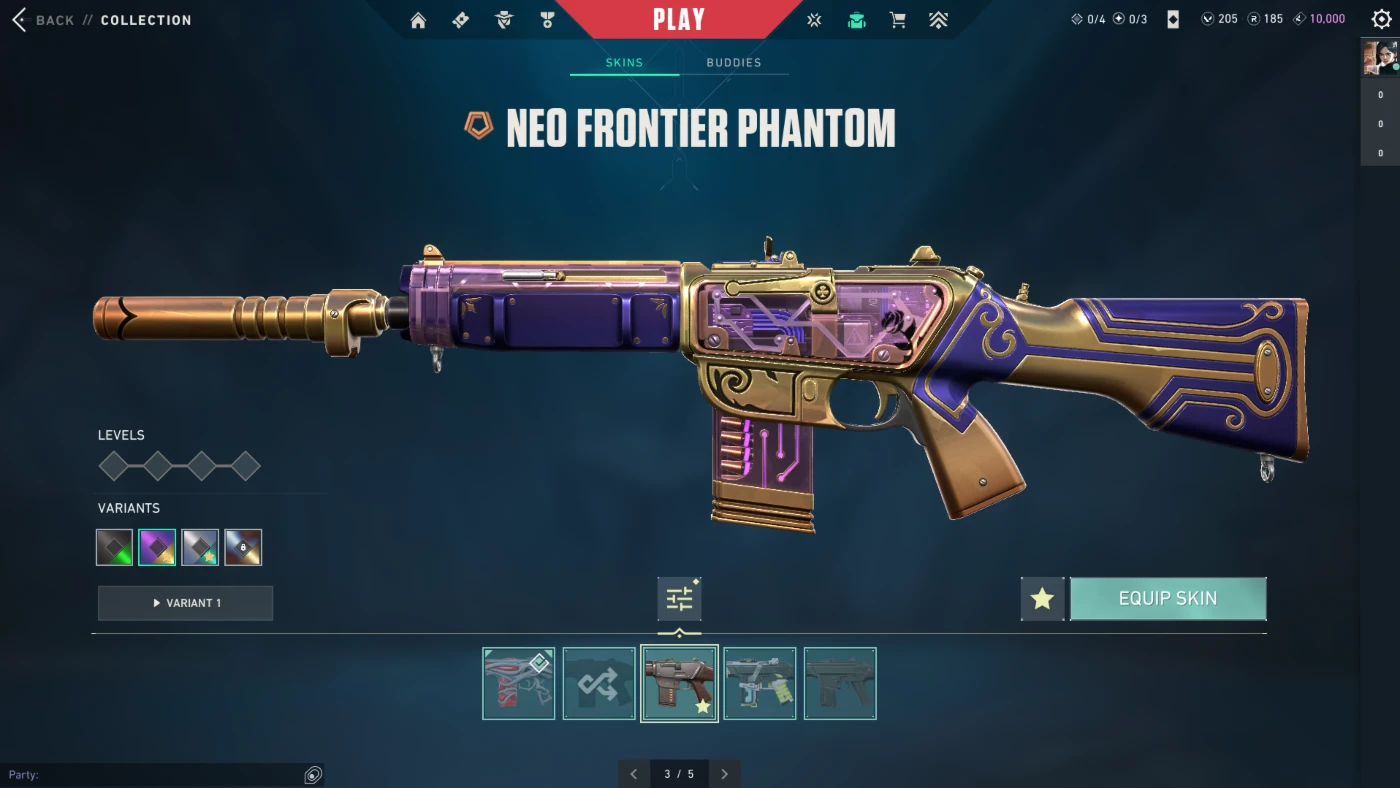Select the red thorned Phantom skin thumbnail
1400x788 pixels.
coord(518,683)
